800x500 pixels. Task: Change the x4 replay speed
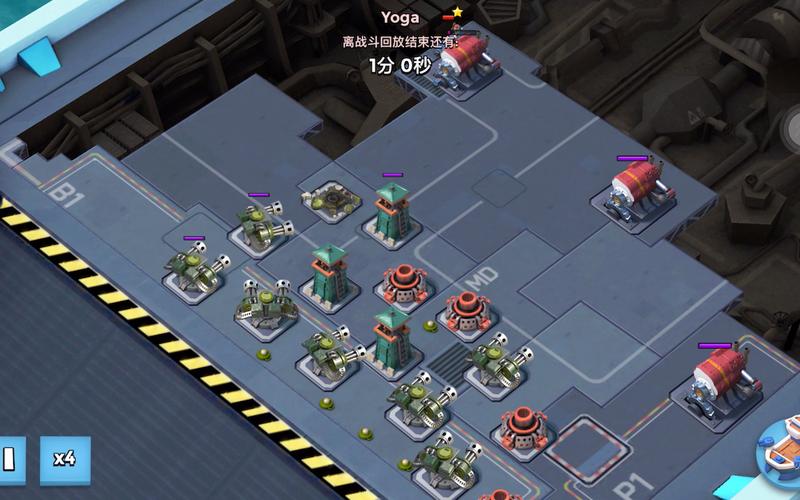tap(65, 459)
